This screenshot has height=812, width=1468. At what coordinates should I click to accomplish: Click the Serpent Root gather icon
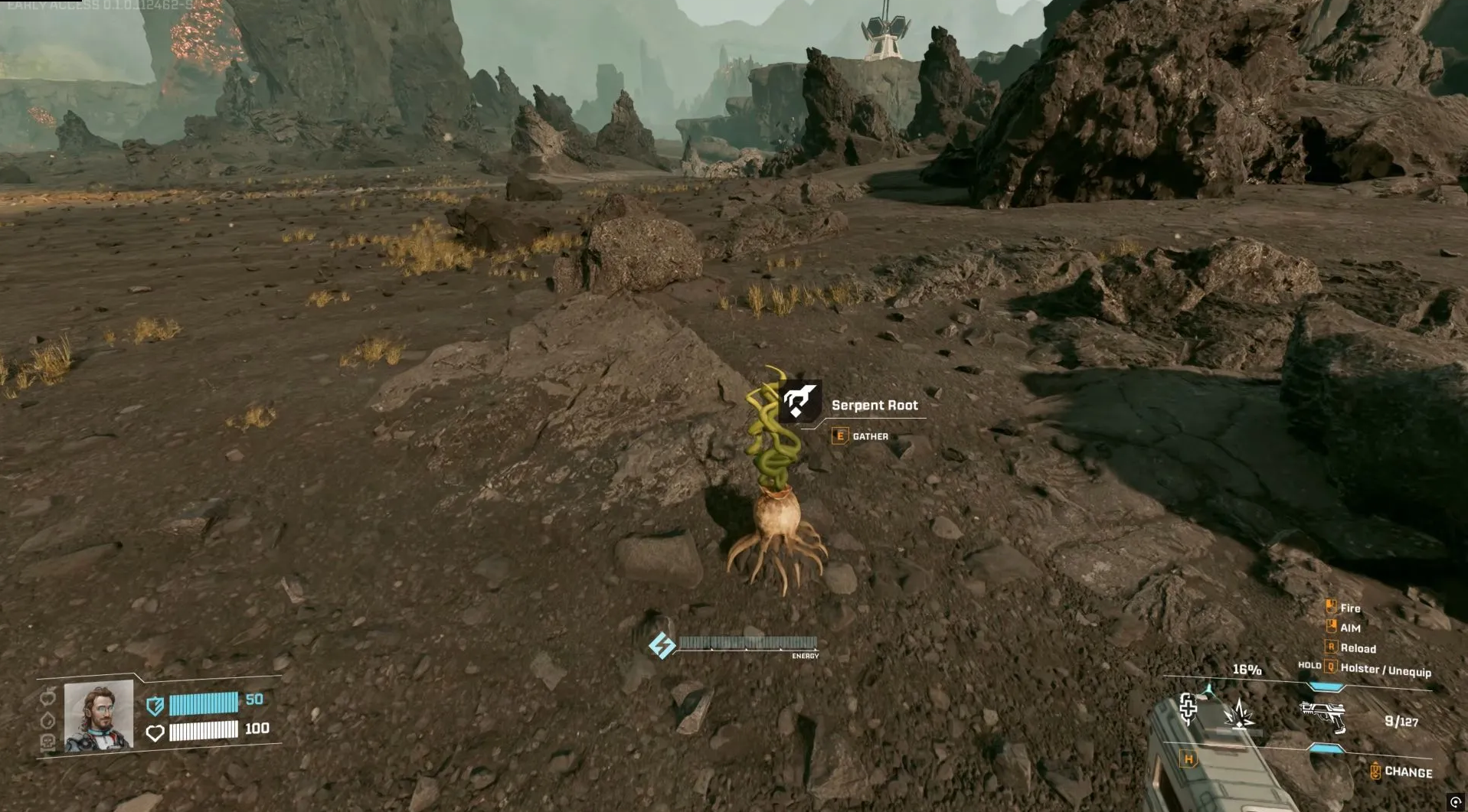(799, 401)
